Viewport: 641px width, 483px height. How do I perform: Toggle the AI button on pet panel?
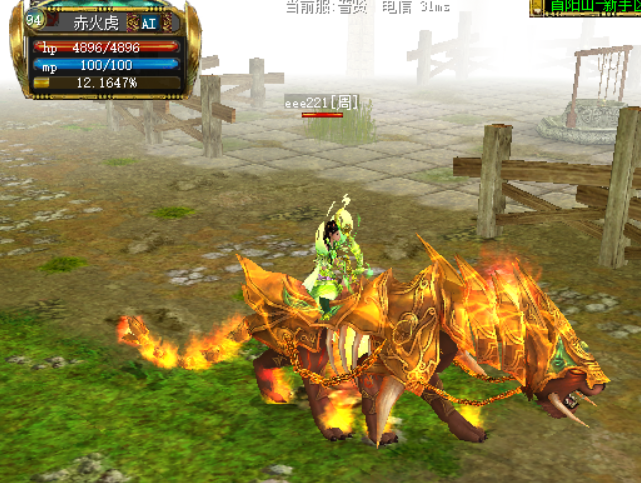[x=149, y=24]
